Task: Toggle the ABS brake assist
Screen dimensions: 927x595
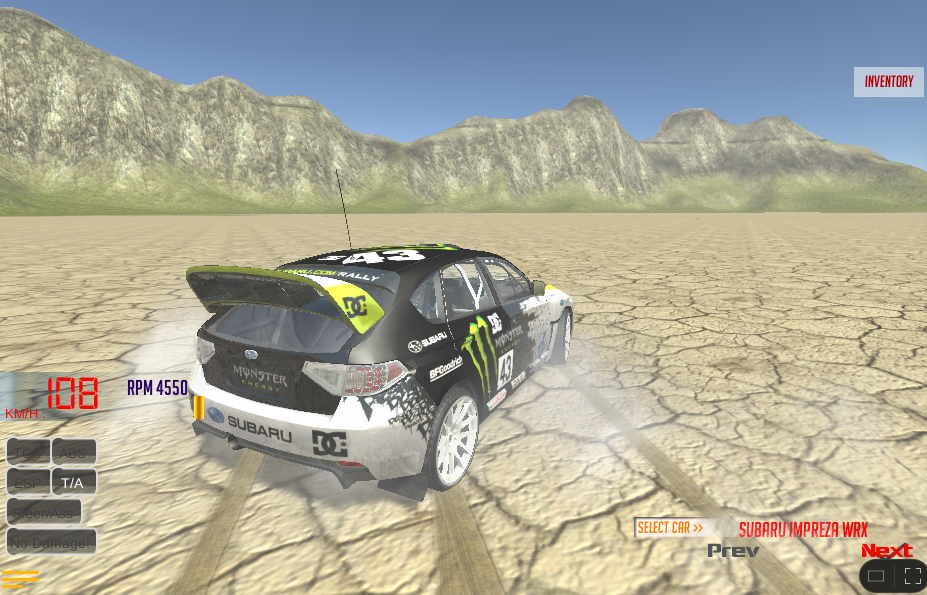Action: pos(74,453)
